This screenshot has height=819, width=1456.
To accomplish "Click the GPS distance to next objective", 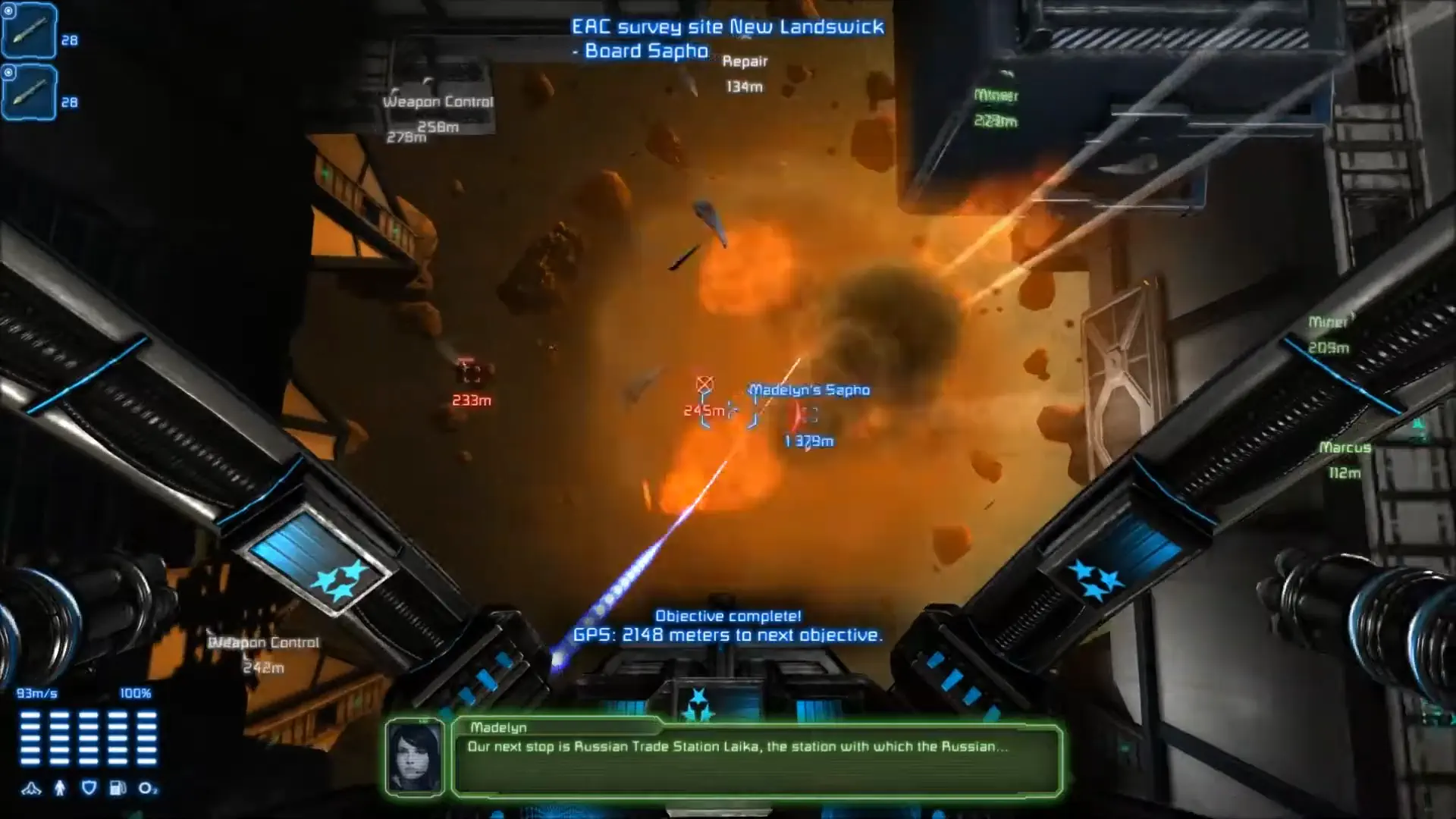I will 728,635.
